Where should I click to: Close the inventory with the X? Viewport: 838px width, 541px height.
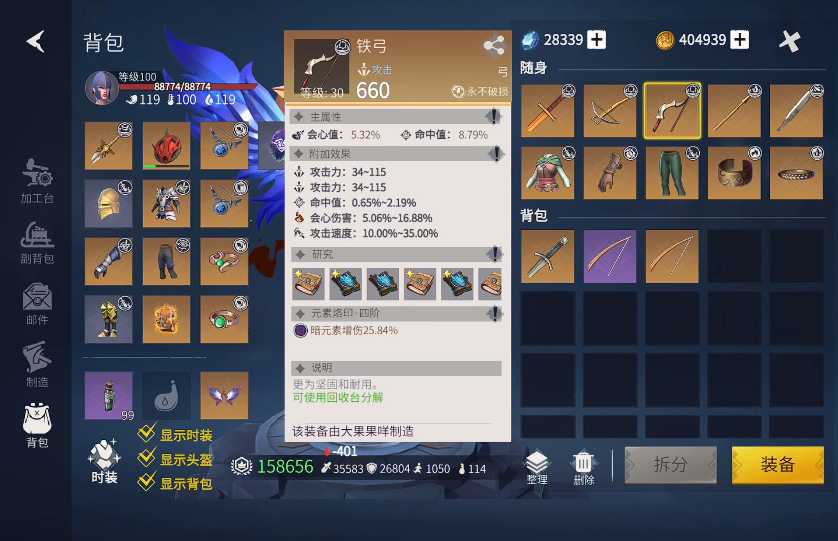click(790, 41)
